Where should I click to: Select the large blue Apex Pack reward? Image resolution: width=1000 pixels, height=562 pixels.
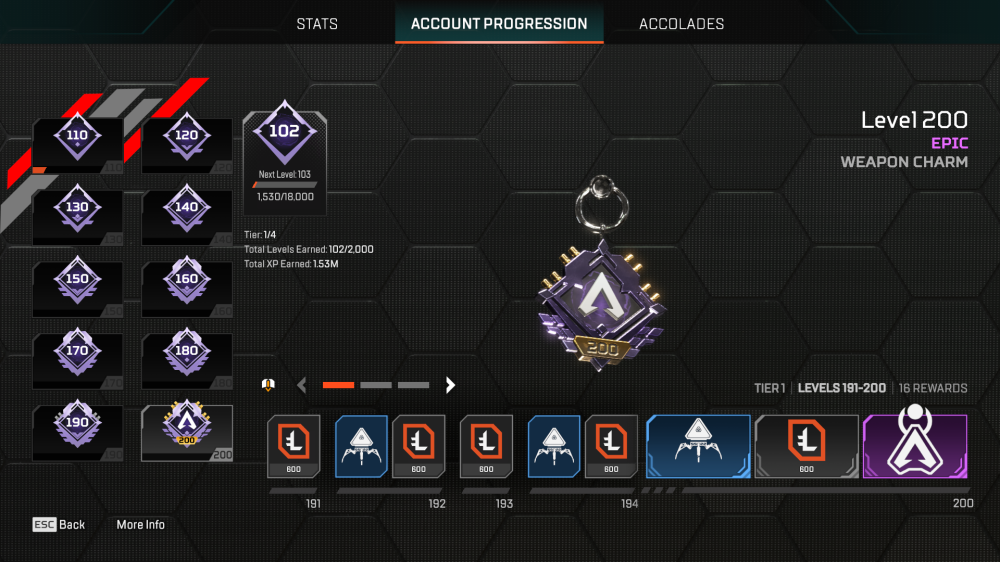[x=698, y=445]
